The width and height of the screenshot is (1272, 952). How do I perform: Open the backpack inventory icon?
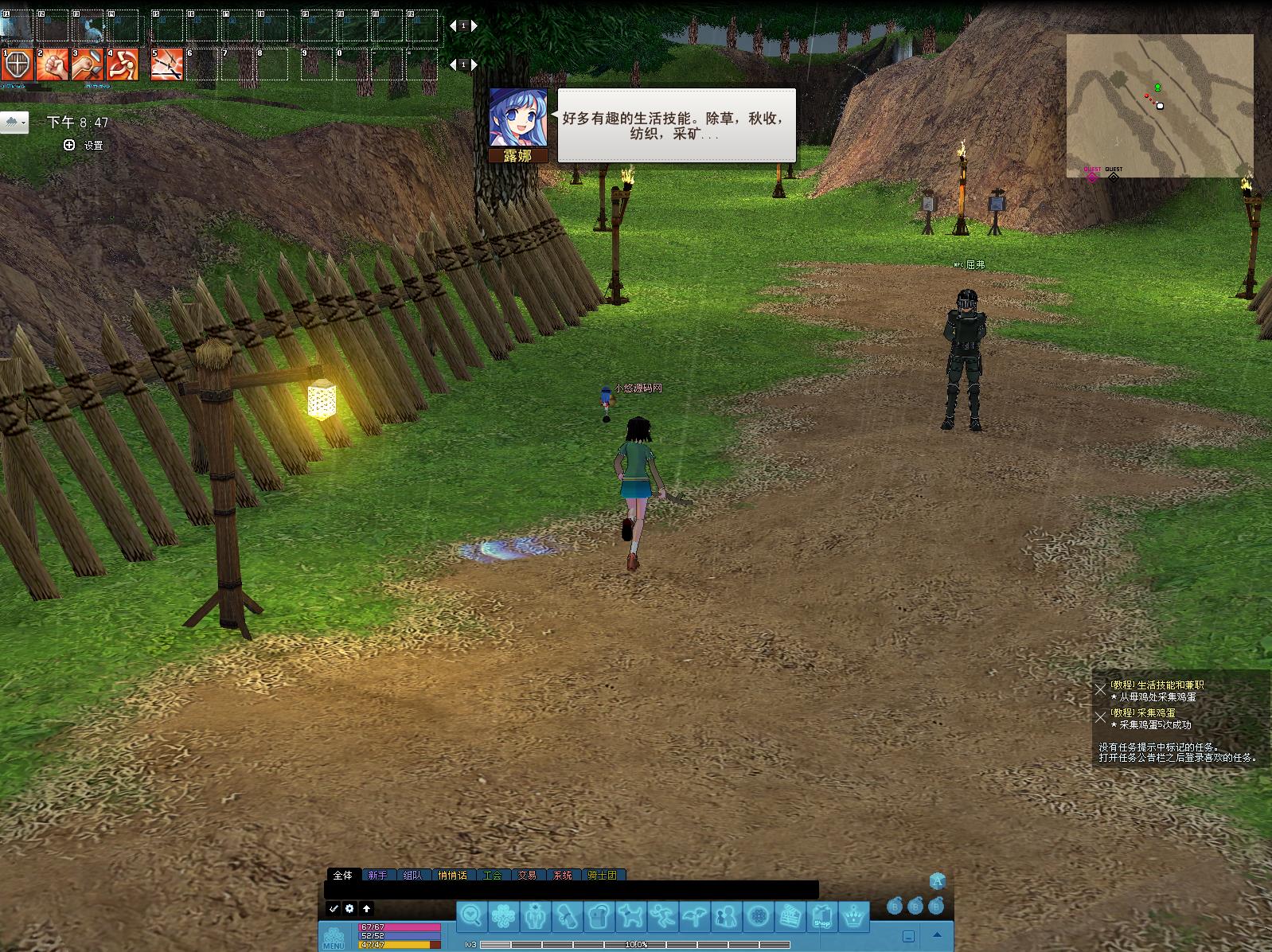coord(599,916)
